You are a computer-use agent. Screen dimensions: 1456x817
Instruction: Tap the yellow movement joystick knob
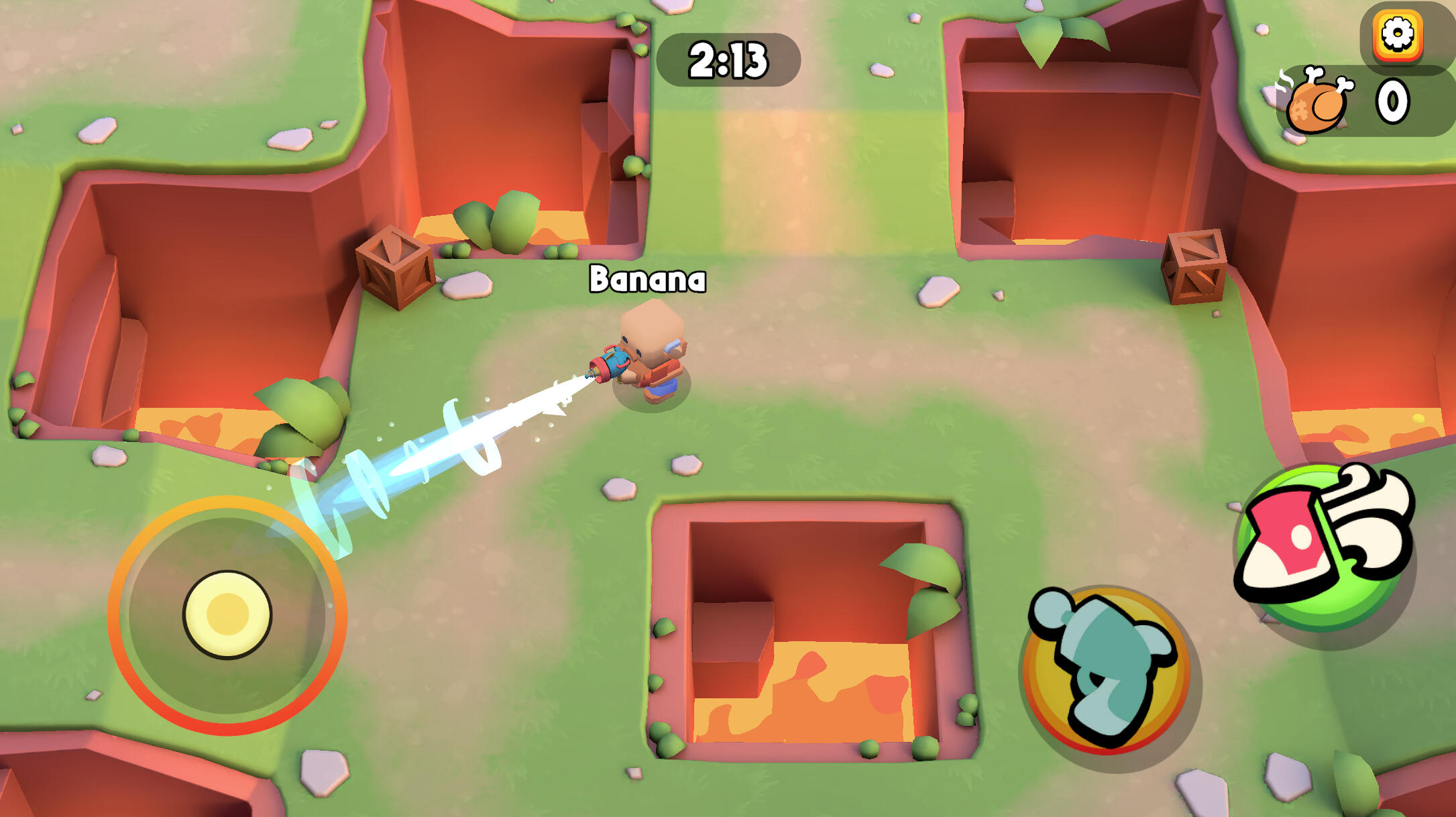click(227, 614)
